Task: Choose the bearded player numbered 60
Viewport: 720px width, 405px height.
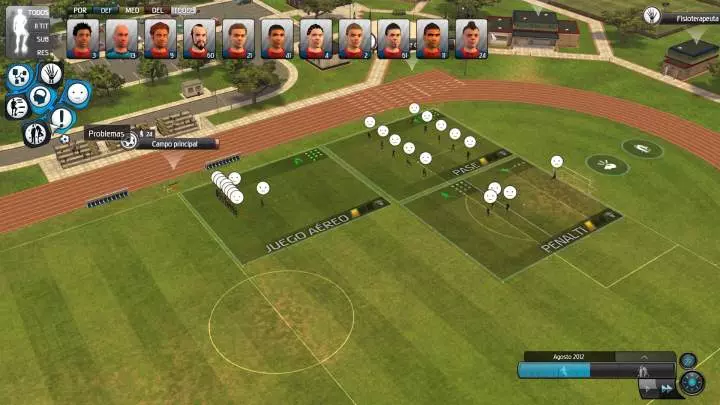Action: pyautogui.click(x=199, y=39)
